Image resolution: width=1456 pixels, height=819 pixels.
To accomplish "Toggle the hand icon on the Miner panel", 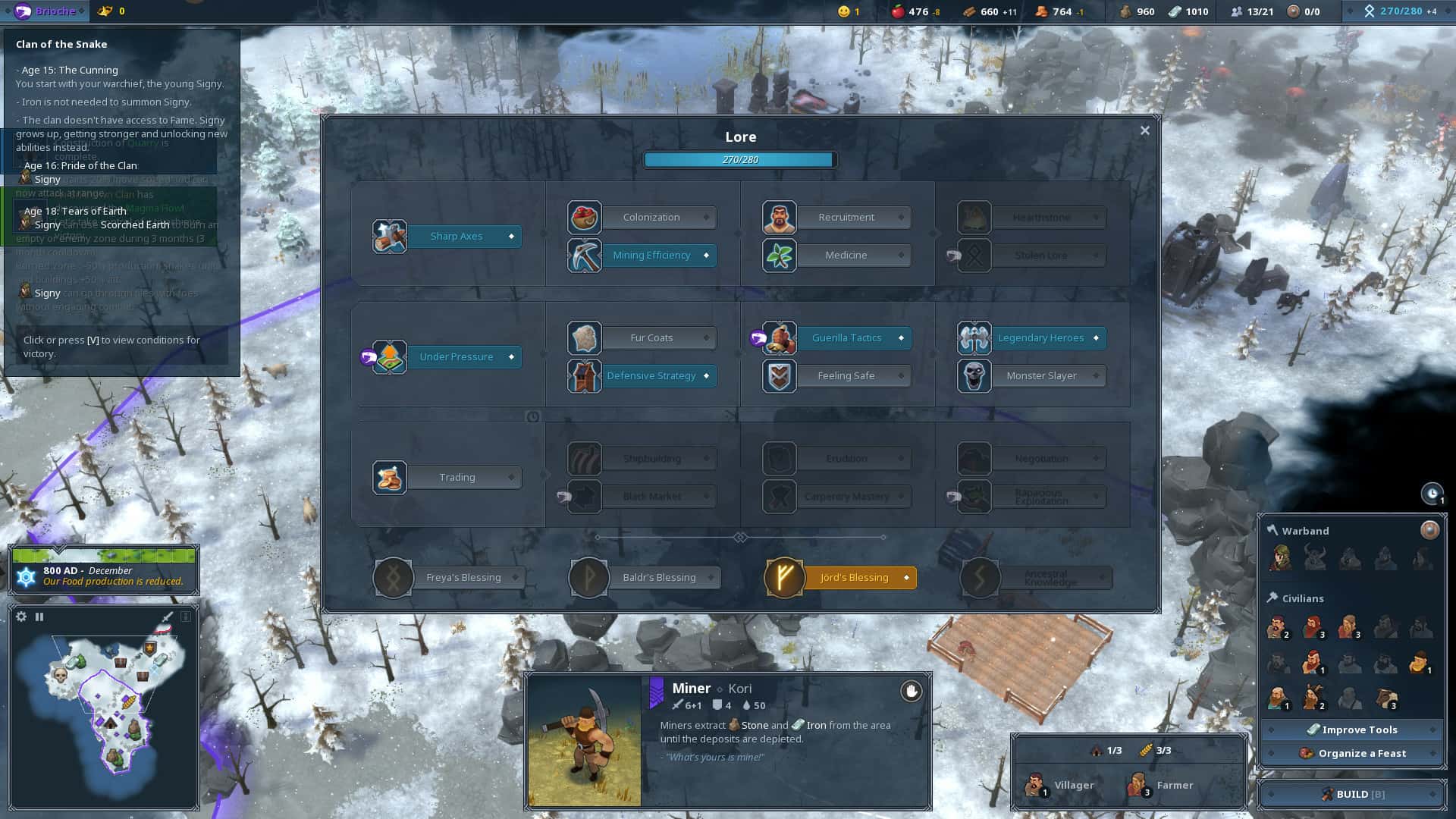I will point(910,692).
